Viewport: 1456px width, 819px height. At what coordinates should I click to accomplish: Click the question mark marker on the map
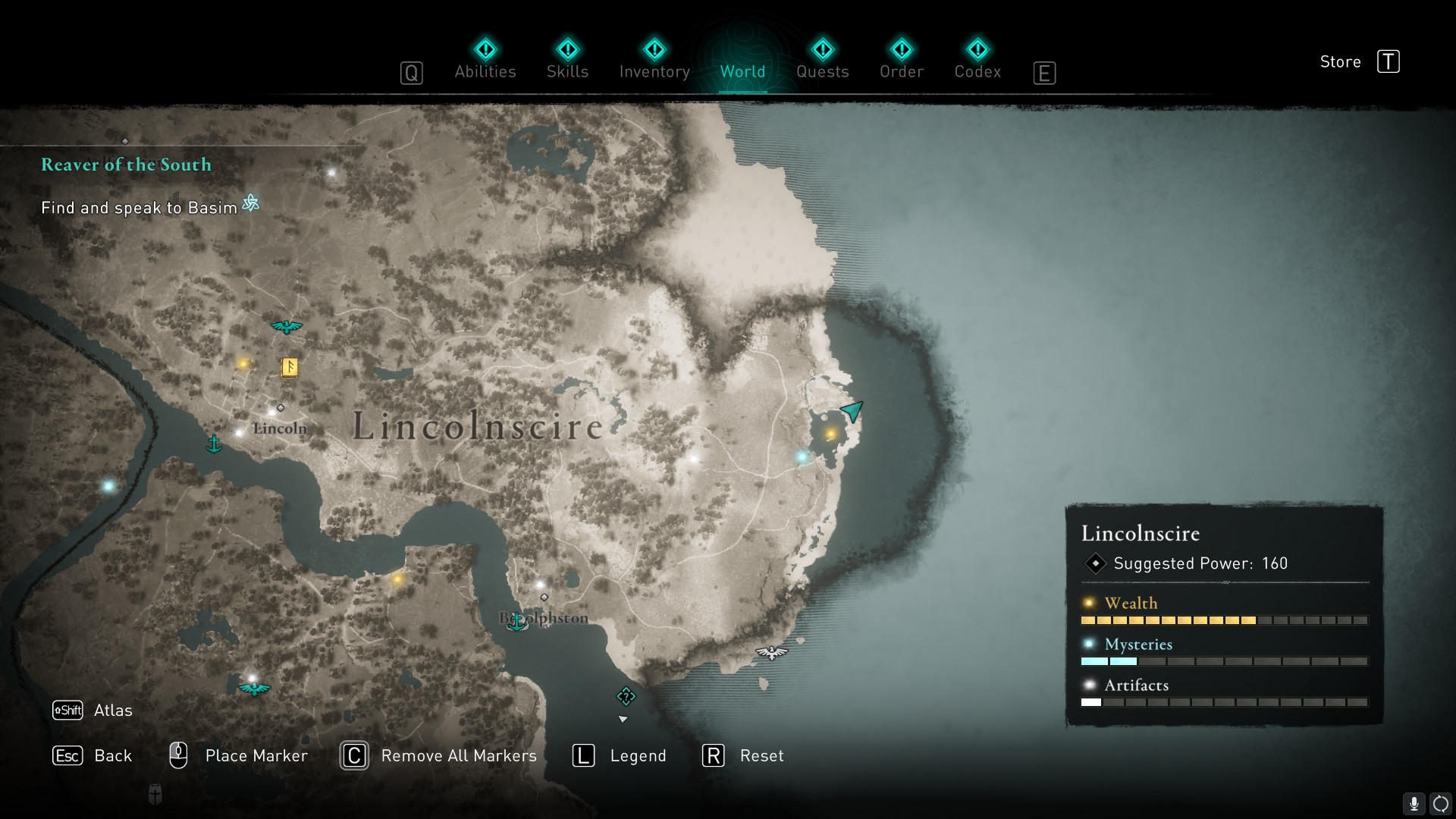coord(626,696)
